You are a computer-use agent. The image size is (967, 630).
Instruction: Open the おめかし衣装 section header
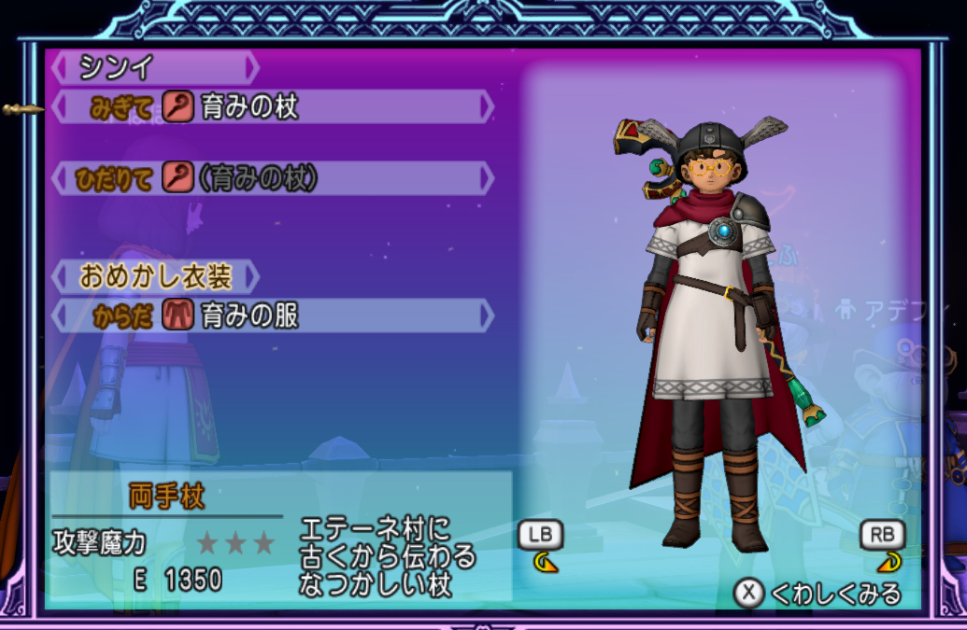point(153,276)
